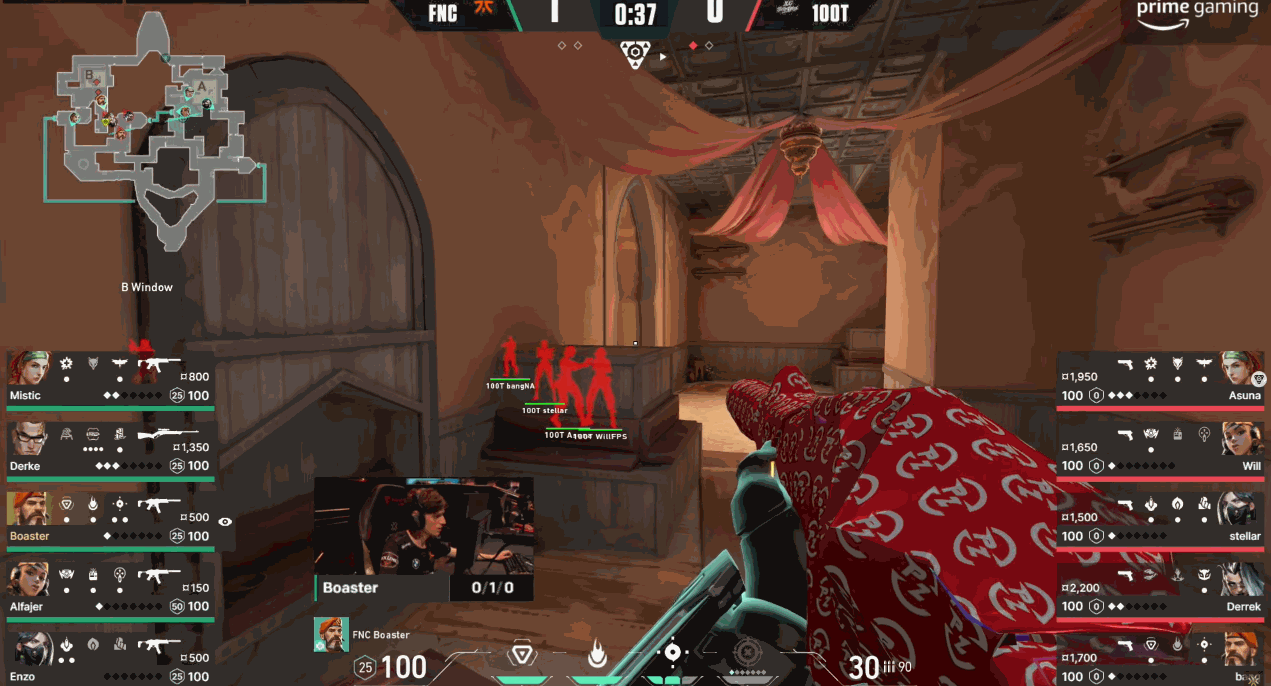This screenshot has height=686, width=1271.
Task: Select Boaster's highlighted player row
Action: point(110,519)
